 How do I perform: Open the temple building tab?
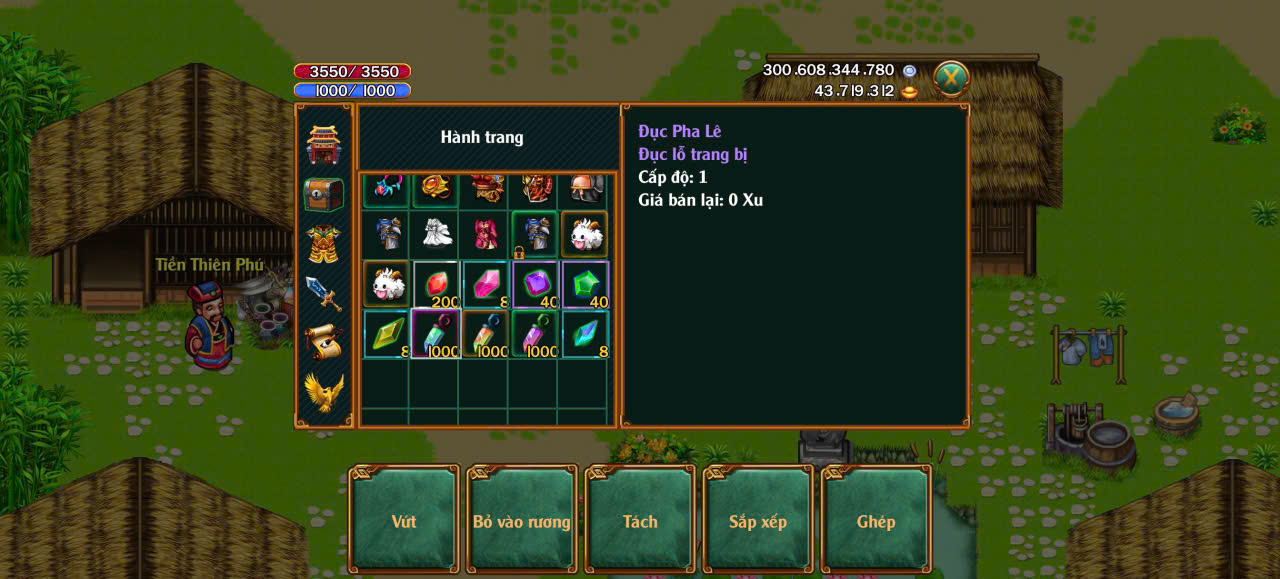(324, 145)
